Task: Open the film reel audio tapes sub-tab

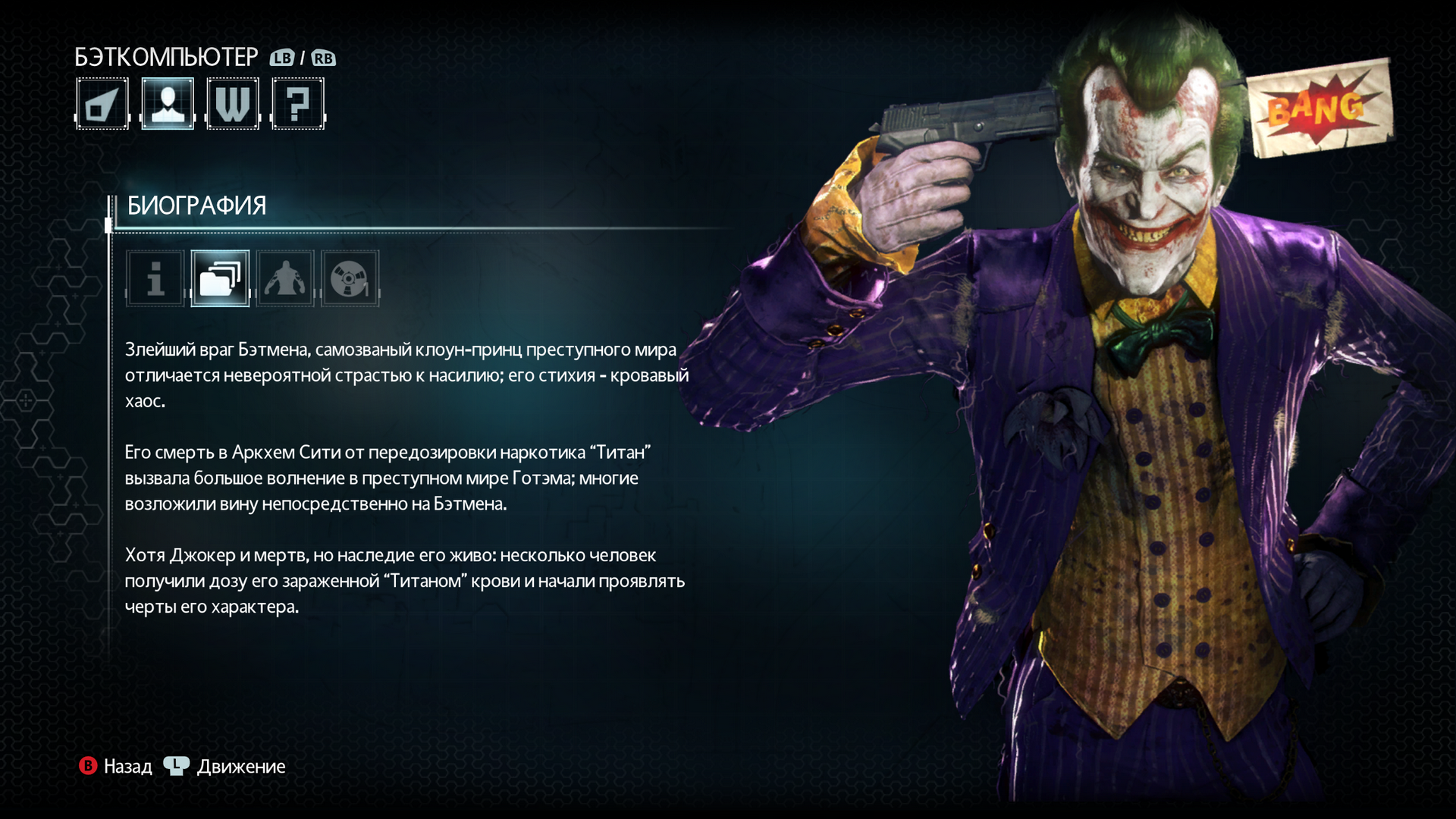Action: [x=350, y=278]
